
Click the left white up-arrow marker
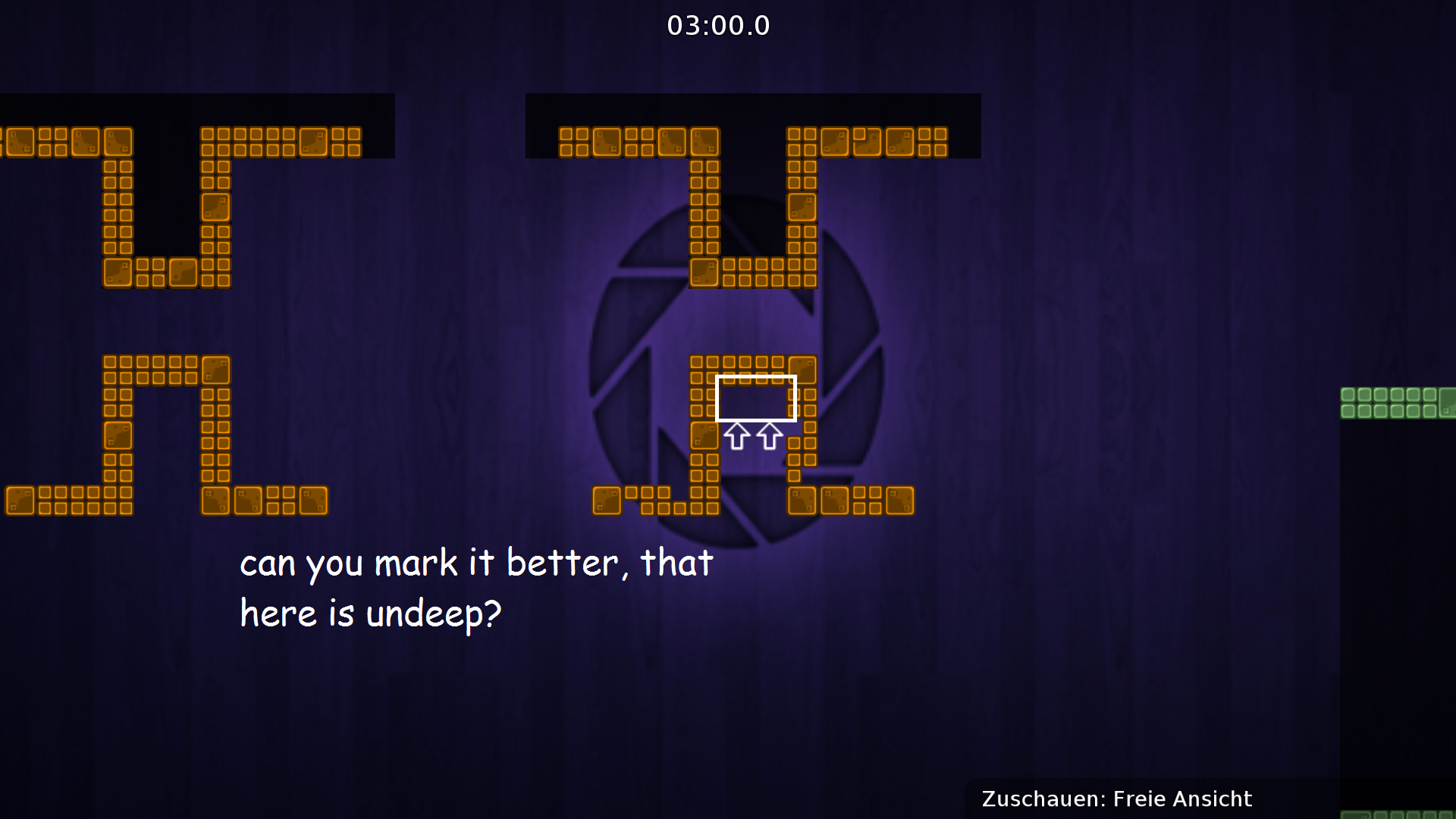pos(736,438)
